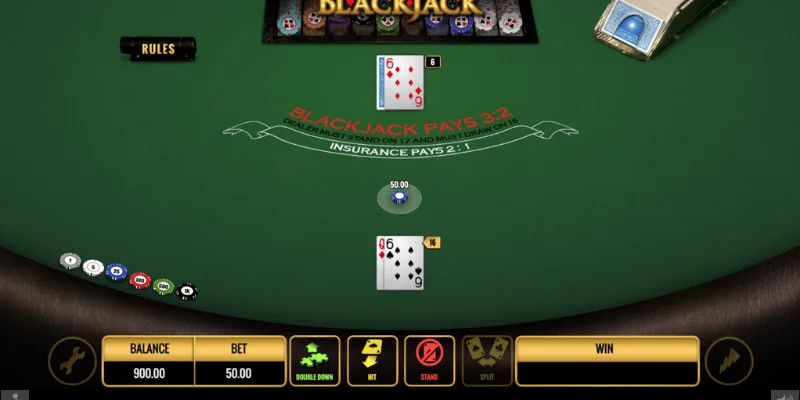The width and height of the screenshot is (800, 400).
Task: Open the wrench settings menu
Action: [x=73, y=362]
